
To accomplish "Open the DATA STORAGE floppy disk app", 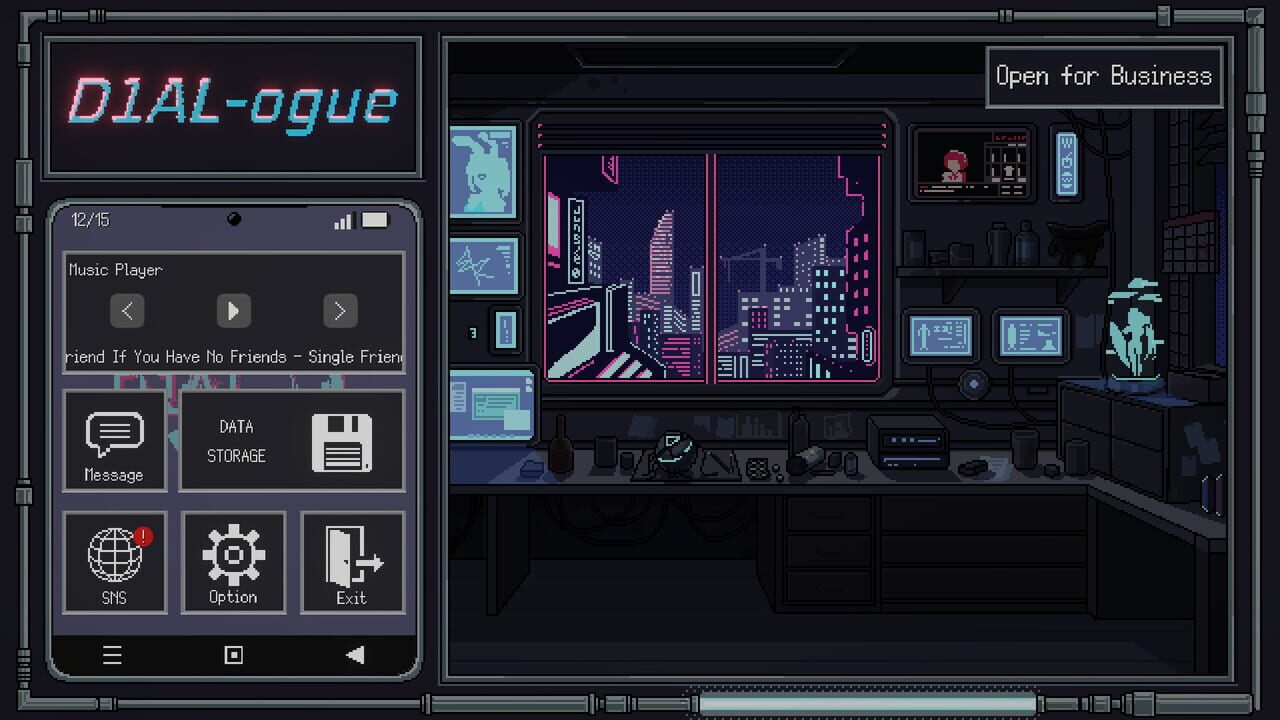I will pyautogui.click(x=291, y=442).
